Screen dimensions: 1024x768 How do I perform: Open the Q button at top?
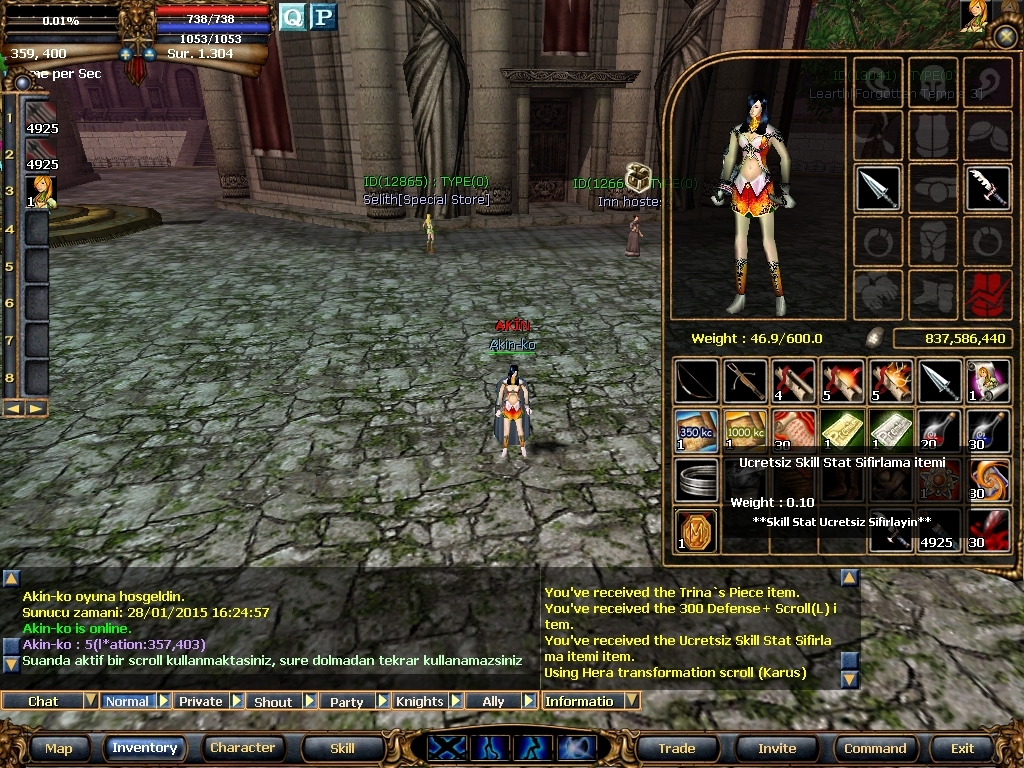(291, 17)
